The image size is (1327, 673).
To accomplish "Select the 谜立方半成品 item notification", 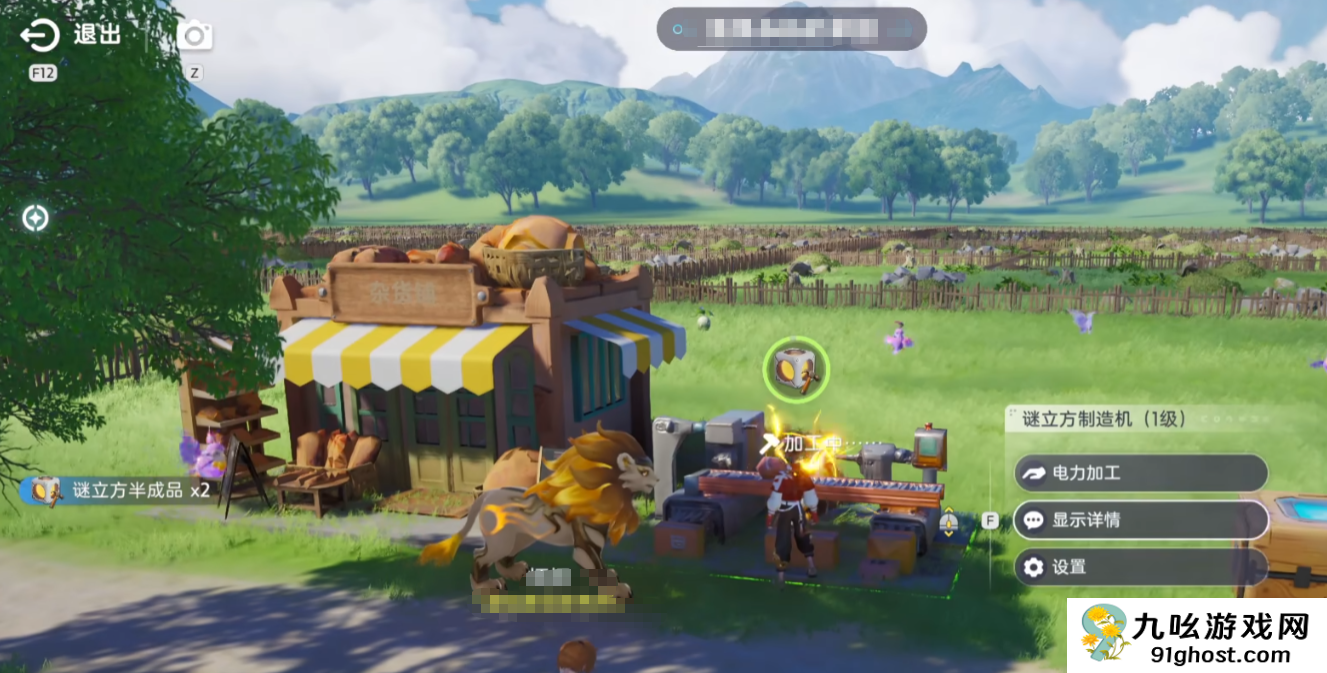I will coord(120,491).
